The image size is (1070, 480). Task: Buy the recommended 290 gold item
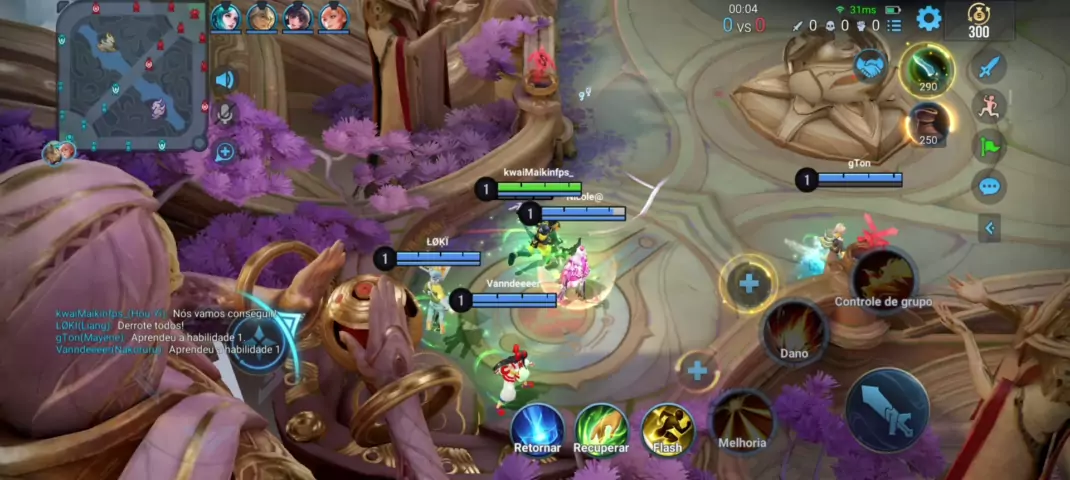pos(927,69)
